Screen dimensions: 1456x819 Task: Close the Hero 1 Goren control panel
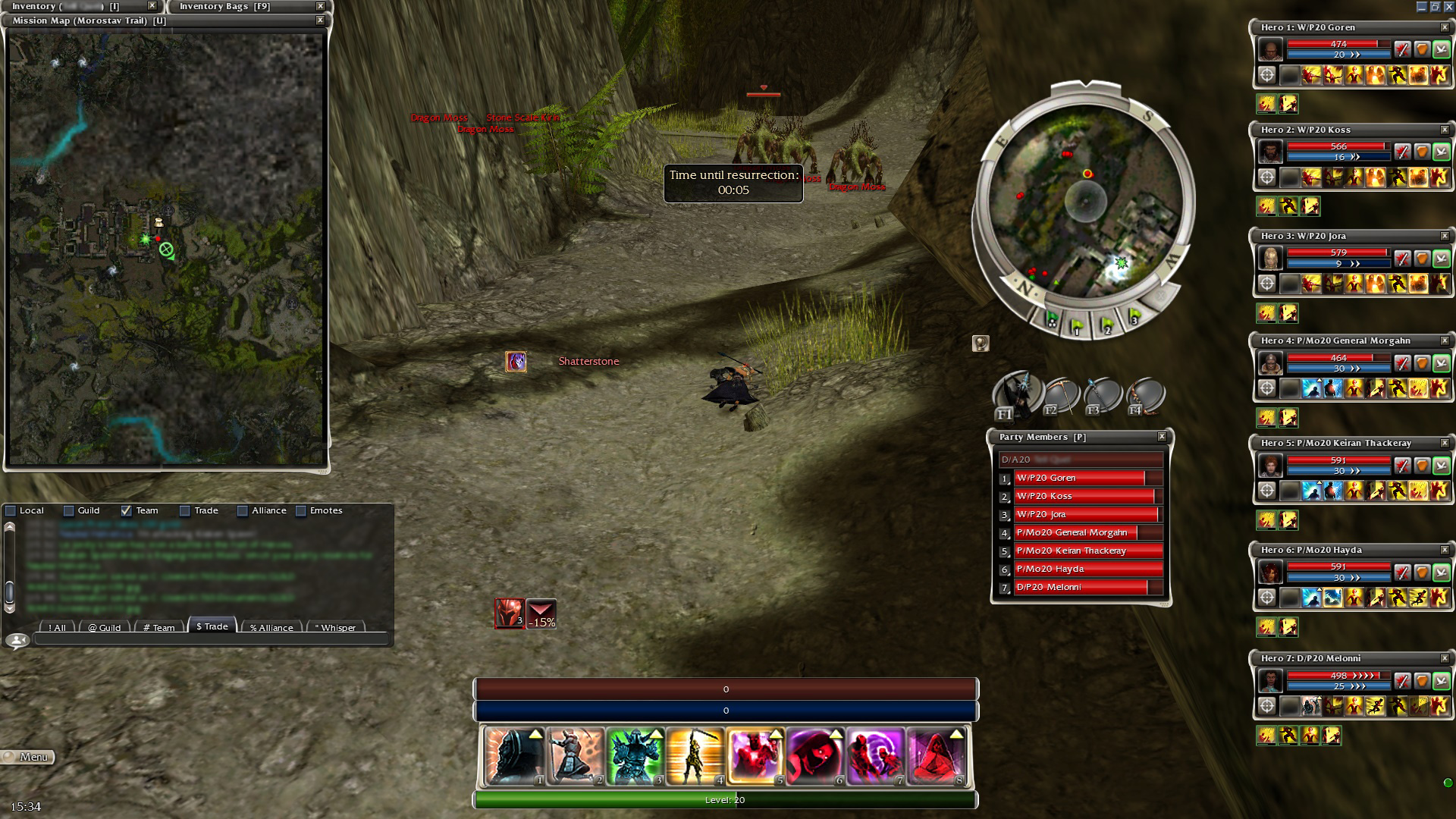(x=1444, y=27)
